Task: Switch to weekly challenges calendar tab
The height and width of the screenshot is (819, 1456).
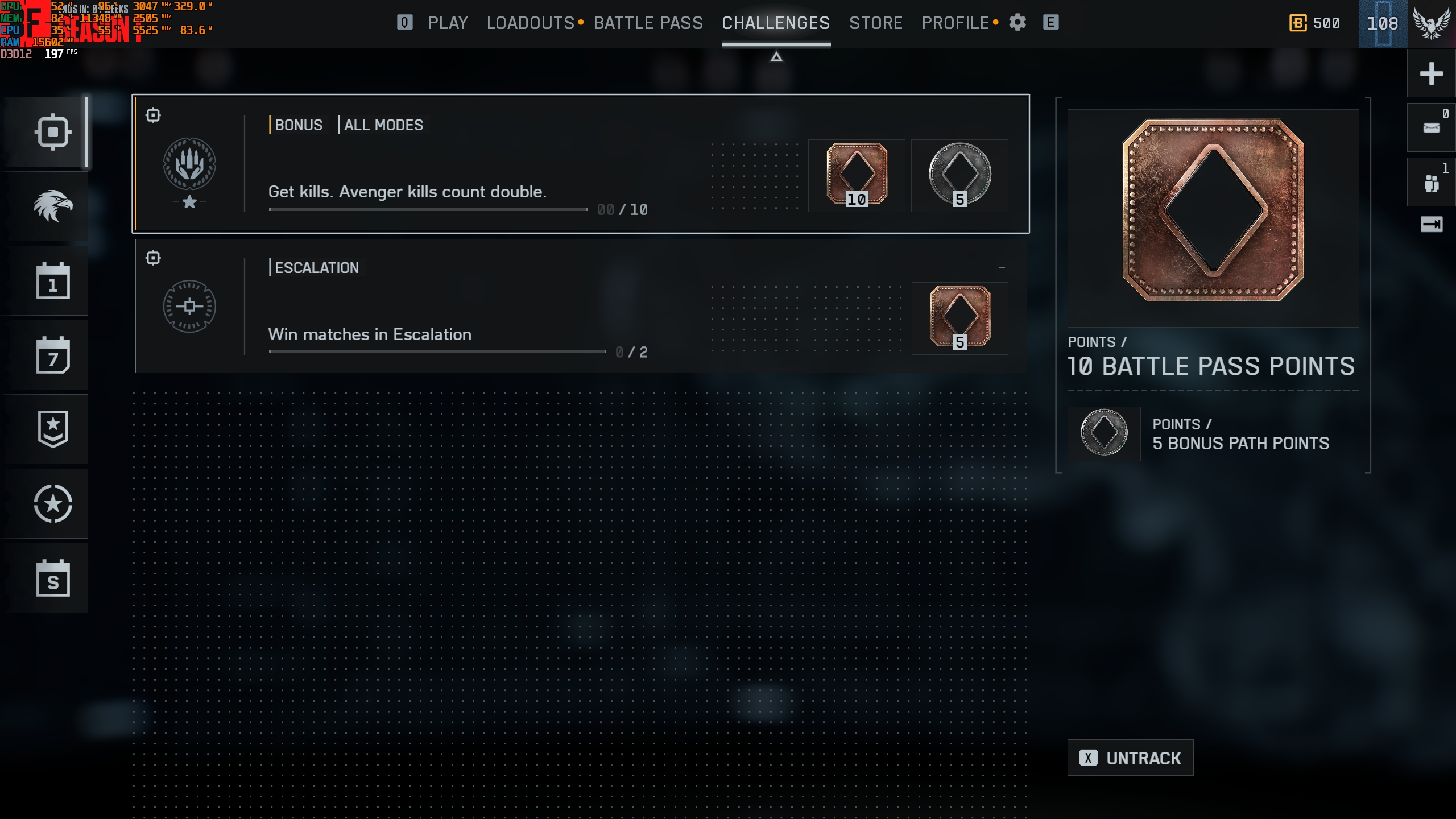Action: [x=52, y=355]
